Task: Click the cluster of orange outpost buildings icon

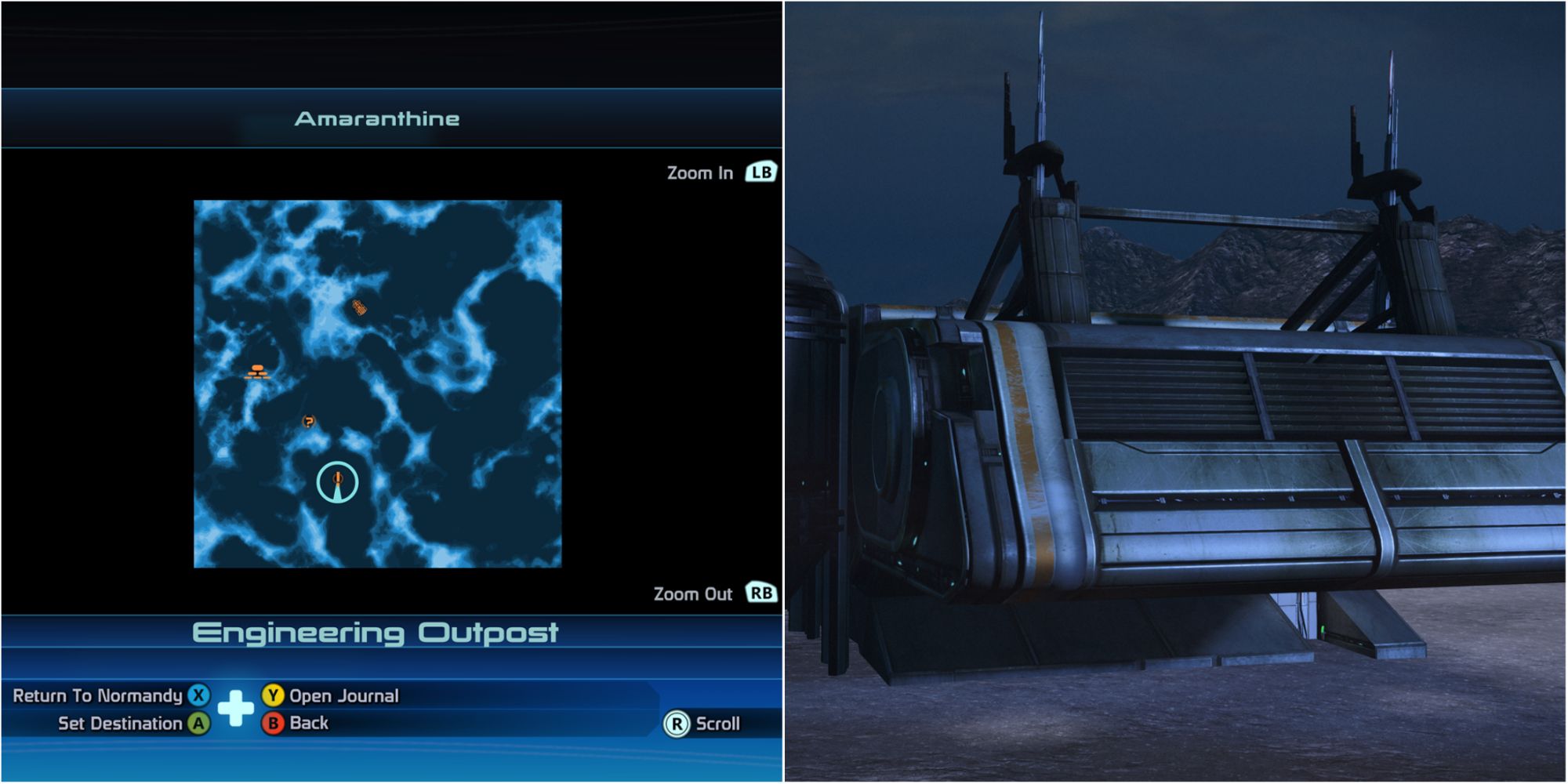Action: pos(258,372)
